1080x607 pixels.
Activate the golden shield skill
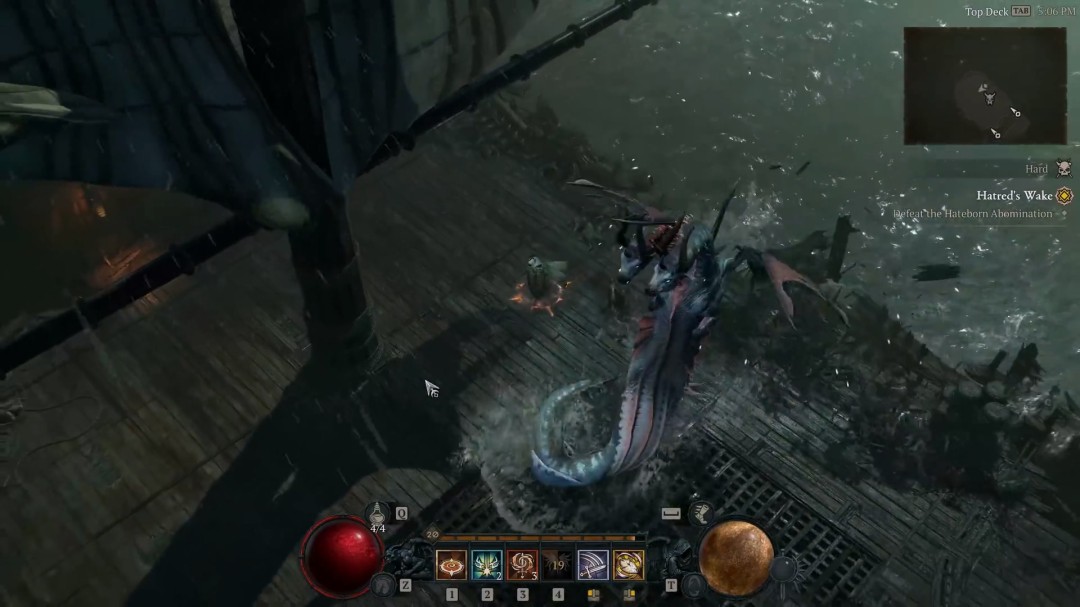tap(628, 565)
